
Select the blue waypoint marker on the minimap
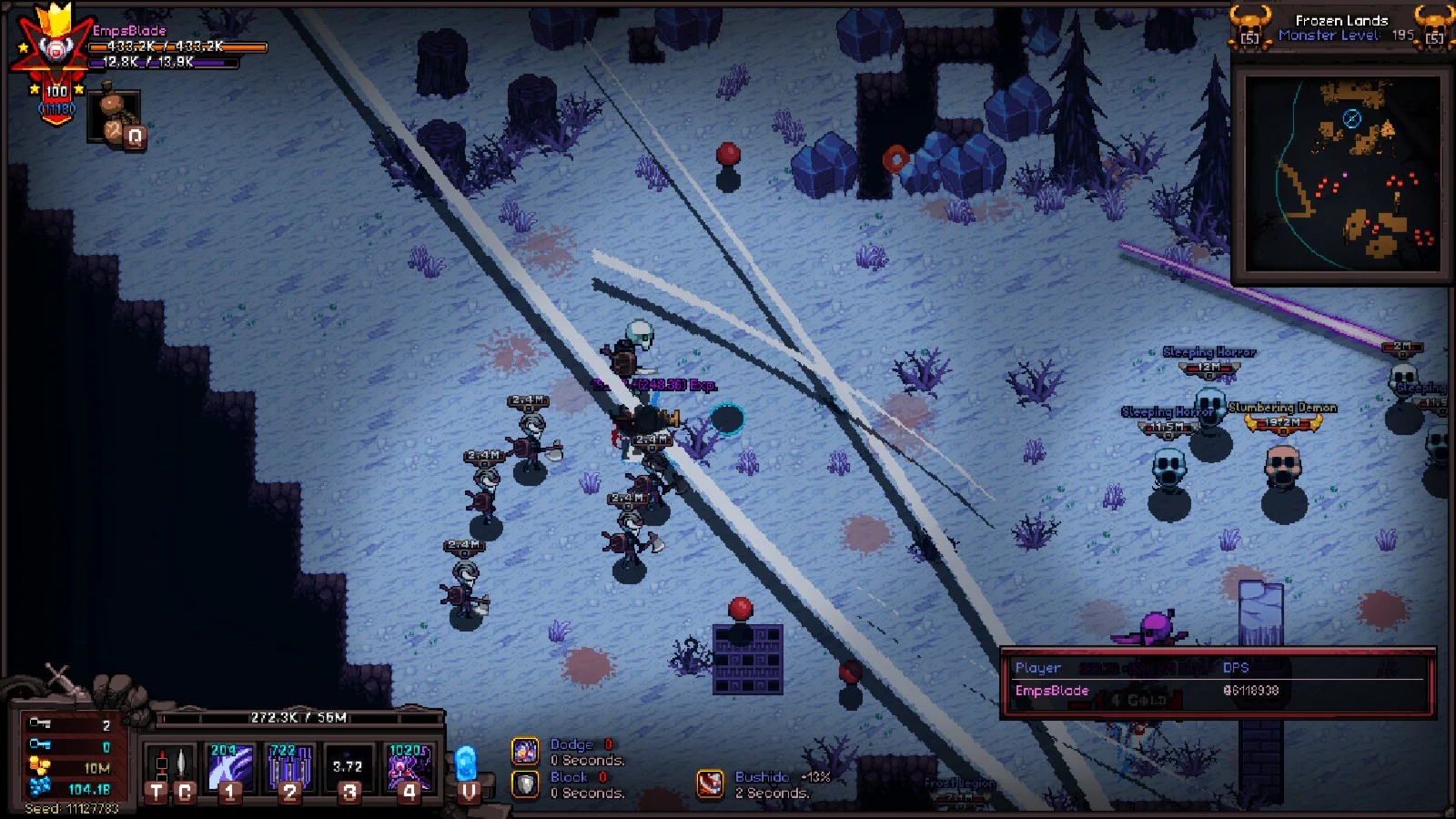(x=1352, y=118)
